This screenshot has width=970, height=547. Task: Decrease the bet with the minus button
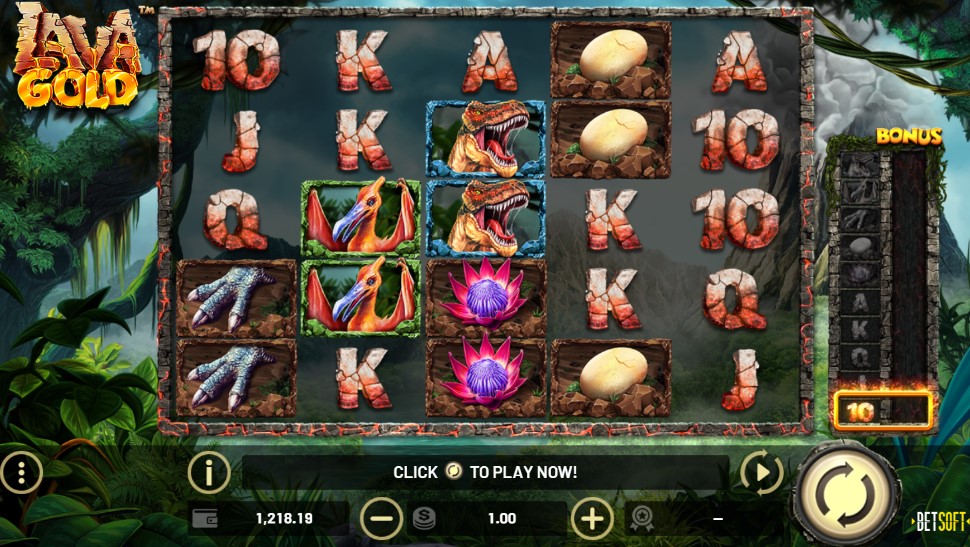381,518
